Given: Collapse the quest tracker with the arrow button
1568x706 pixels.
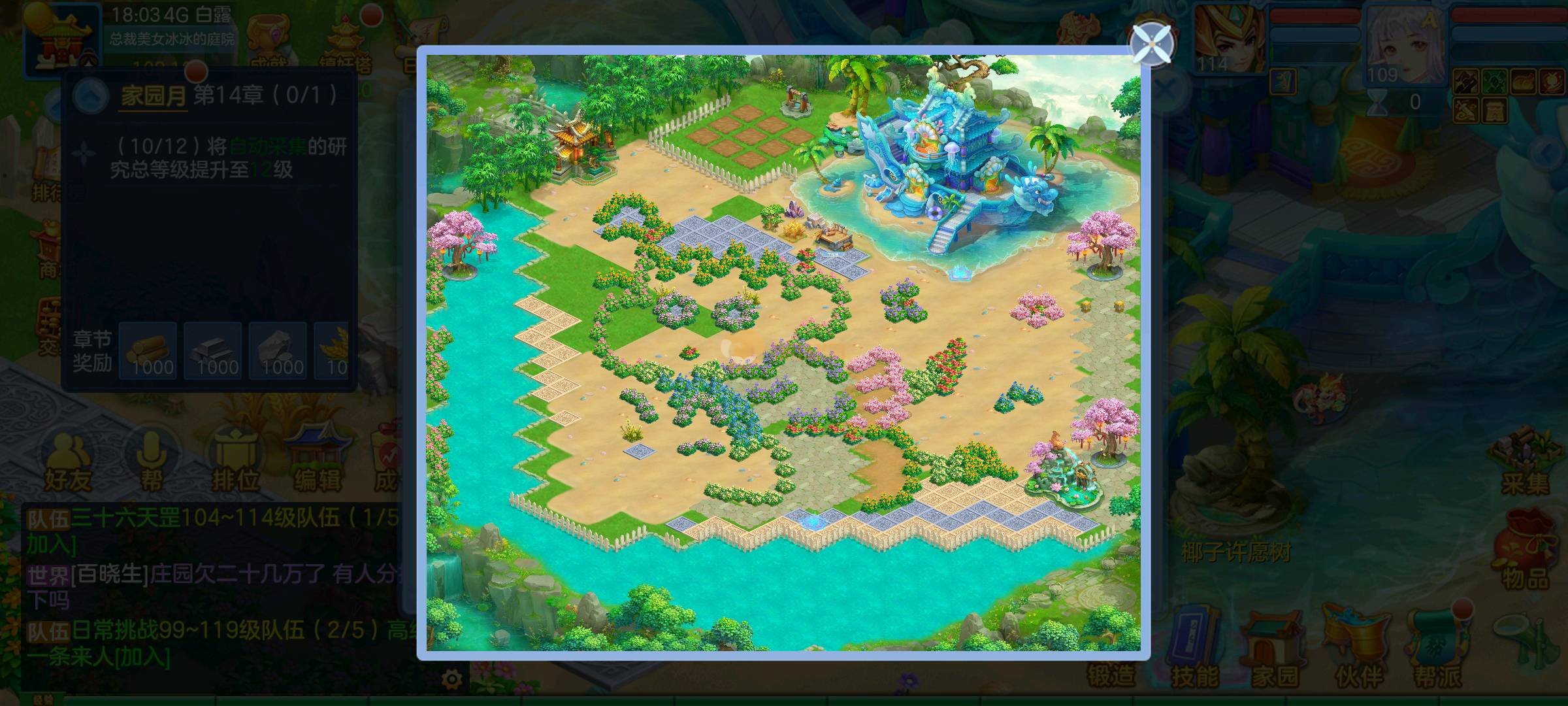Looking at the screenshot, I should (x=91, y=96).
